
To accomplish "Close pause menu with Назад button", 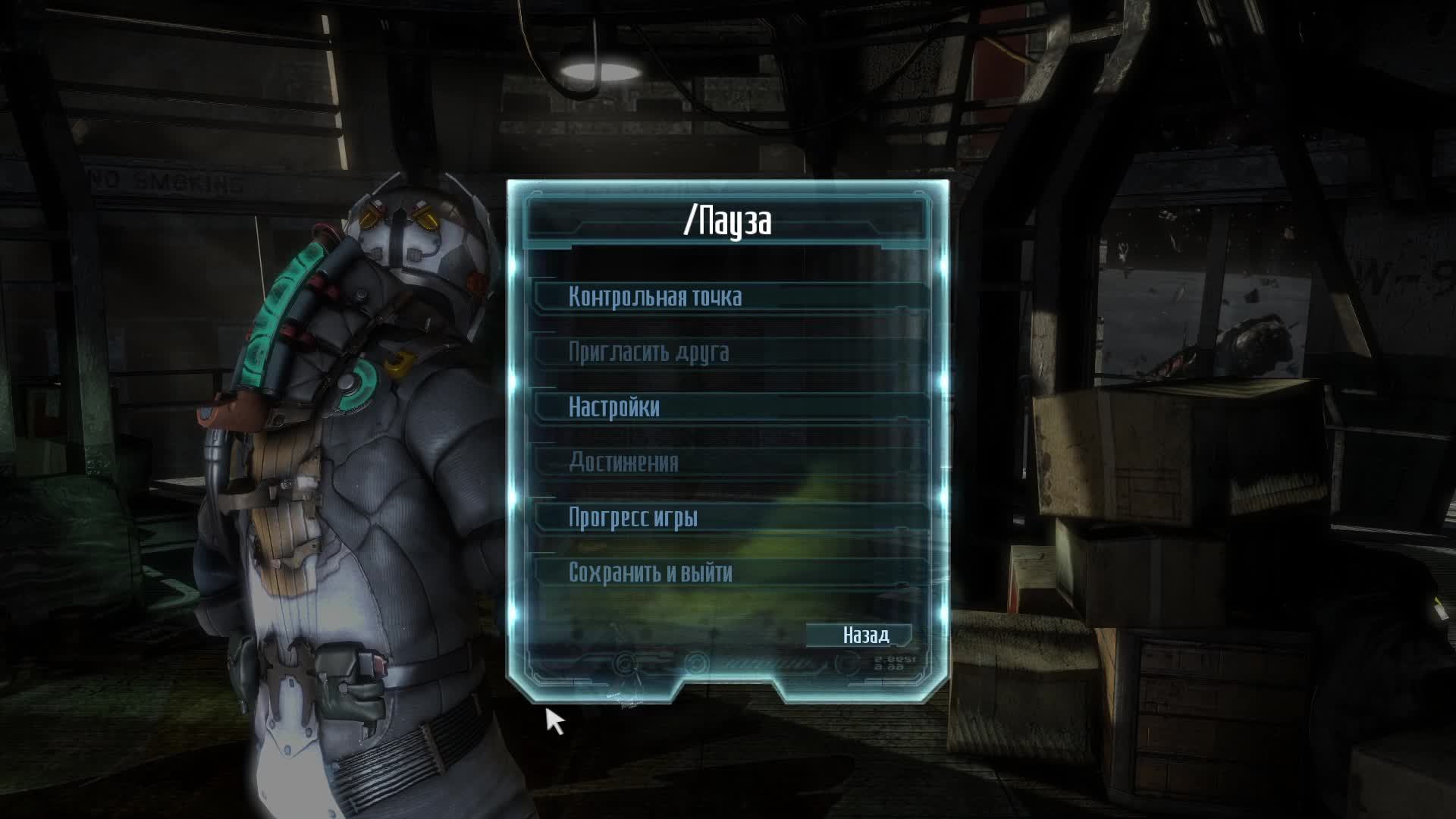I will (865, 635).
